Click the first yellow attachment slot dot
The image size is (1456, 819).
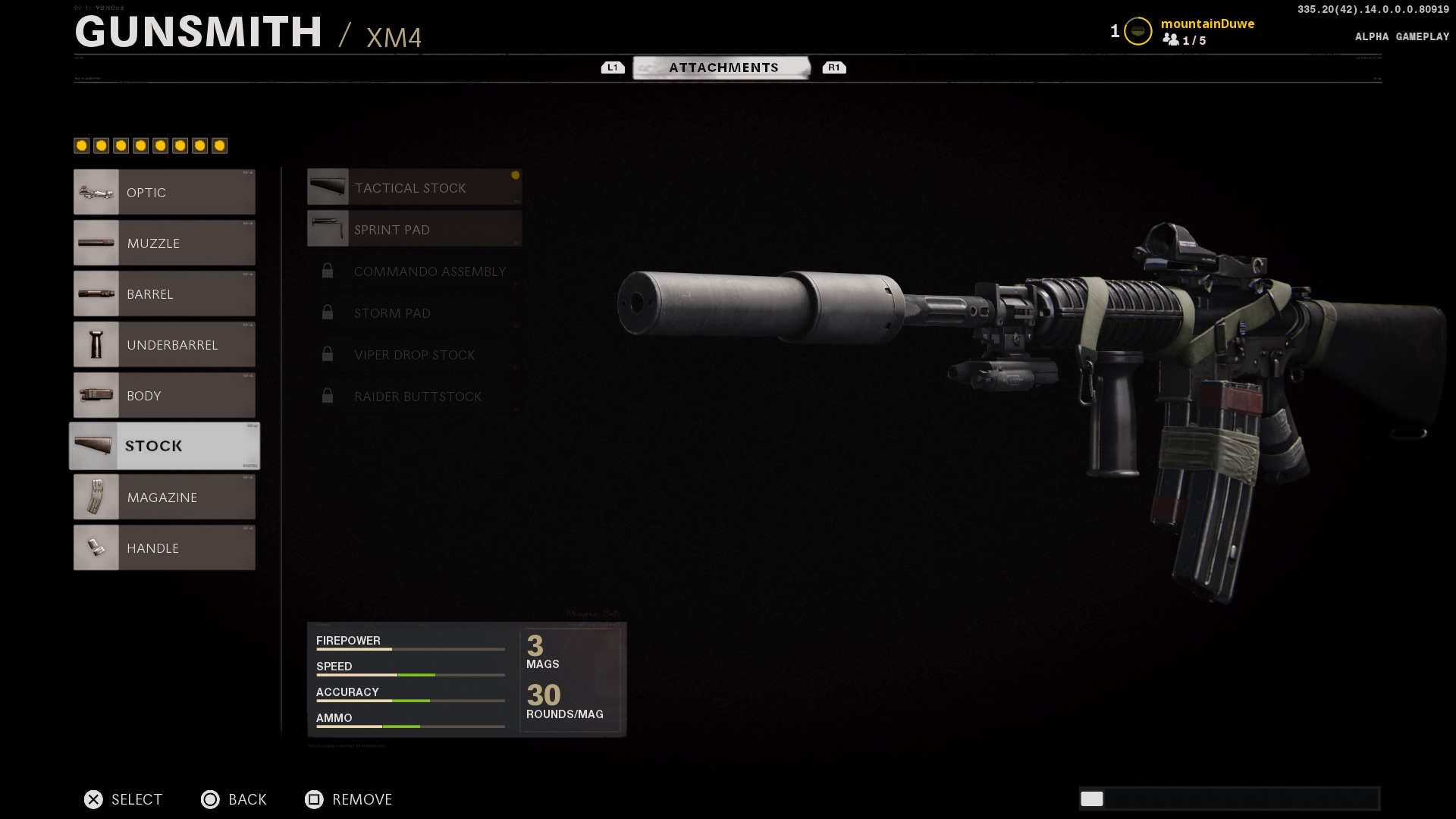pyautogui.click(x=81, y=145)
